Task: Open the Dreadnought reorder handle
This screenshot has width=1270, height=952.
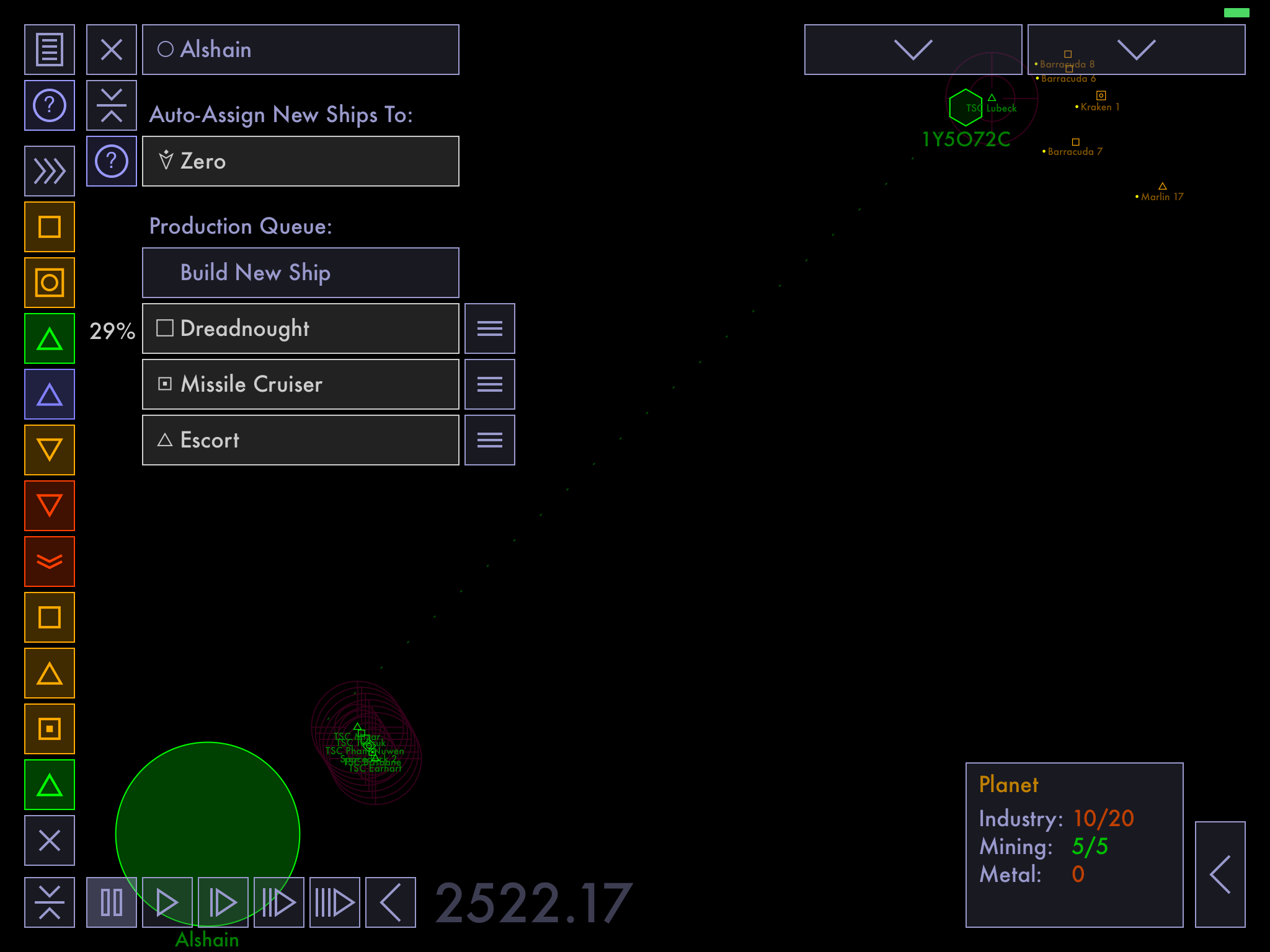Action: 490,328
